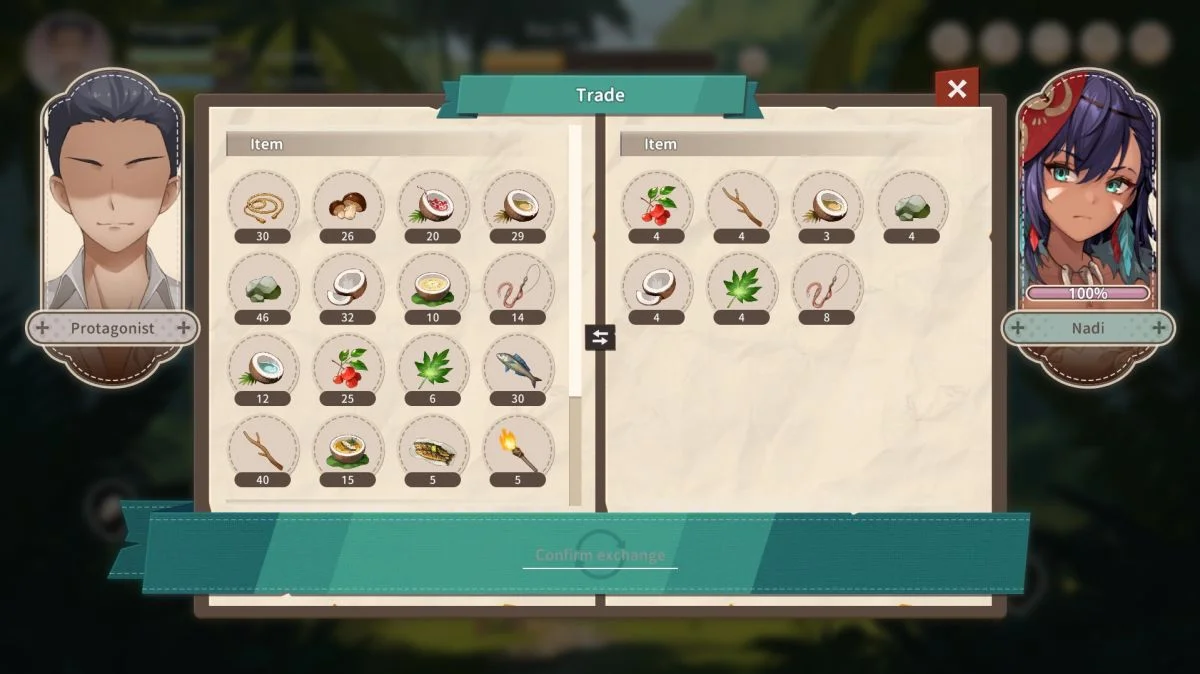Select the Protagonist's stack of 46 stones
1200x674 pixels.
pyautogui.click(x=263, y=286)
